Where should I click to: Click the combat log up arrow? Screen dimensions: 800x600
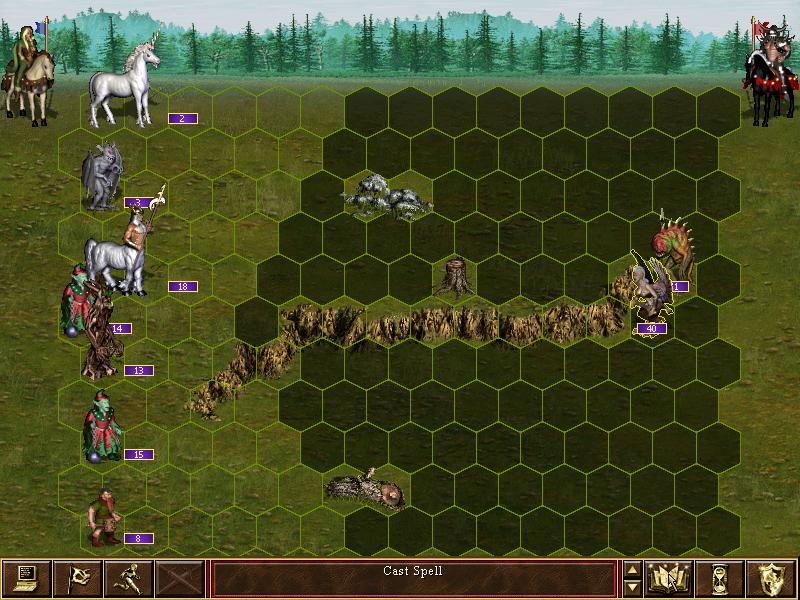click(x=631, y=569)
